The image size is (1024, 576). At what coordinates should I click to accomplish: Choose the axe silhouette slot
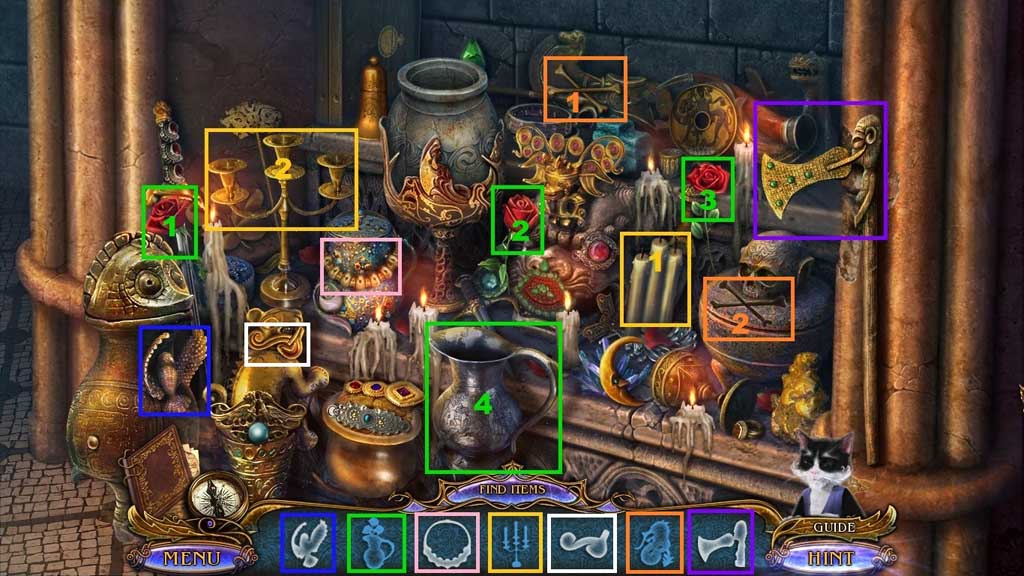tap(720, 541)
